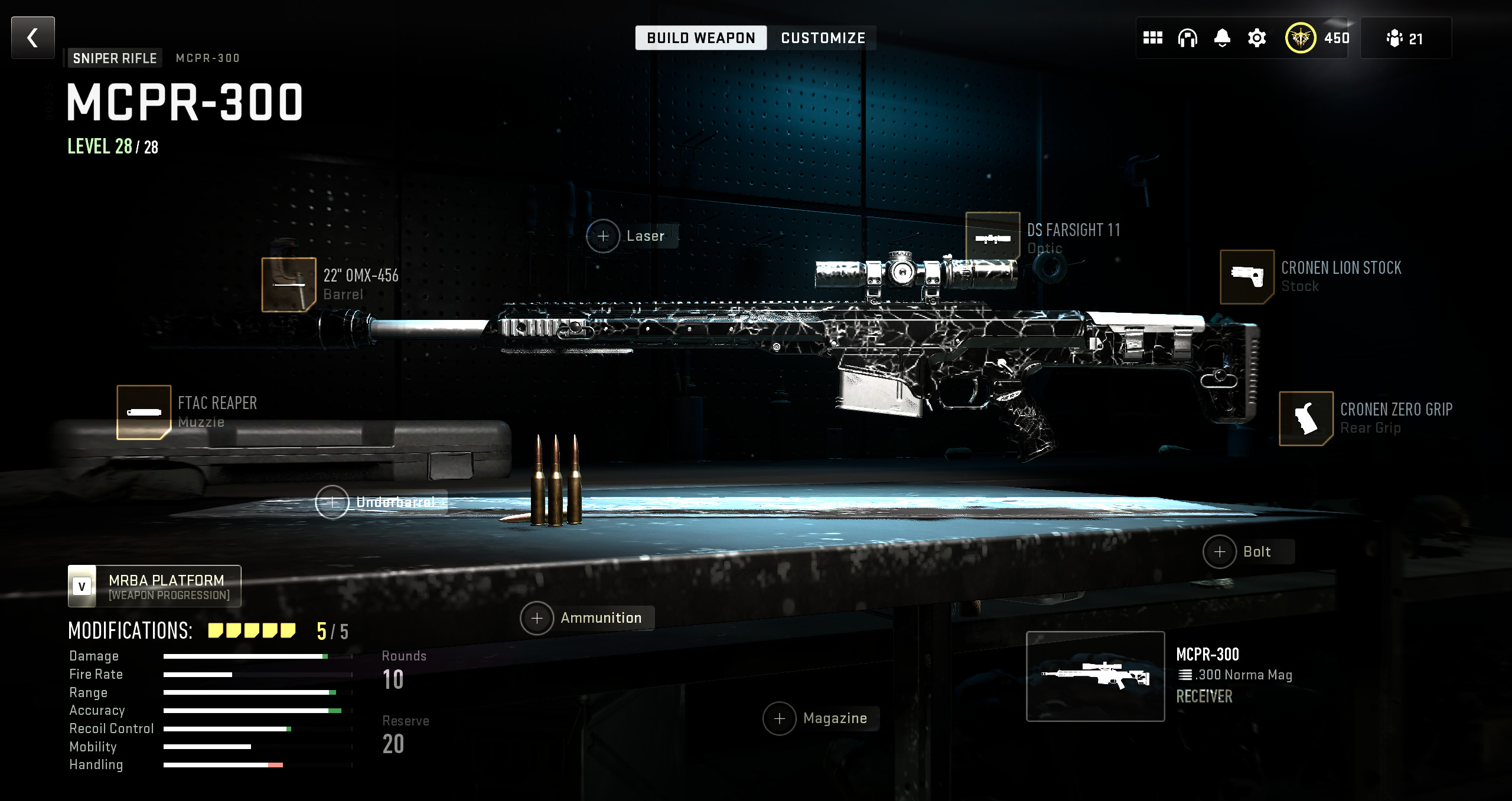This screenshot has height=801, width=1512.
Task: Select the Cronen Zero Grip rear grip slot
Action: tap(1306, 418)
